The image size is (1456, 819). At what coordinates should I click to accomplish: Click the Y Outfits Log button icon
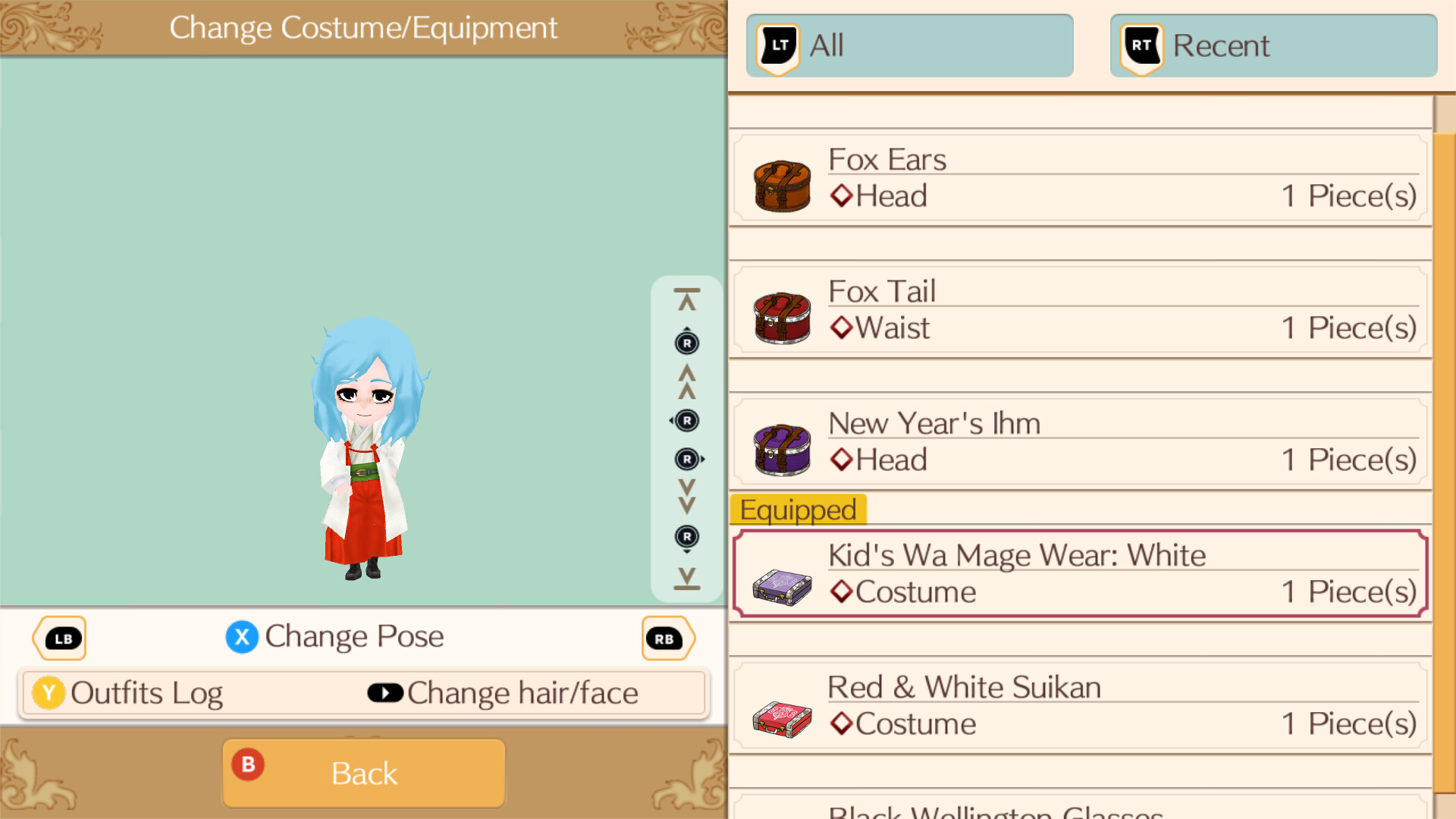[x=48, y=692]
